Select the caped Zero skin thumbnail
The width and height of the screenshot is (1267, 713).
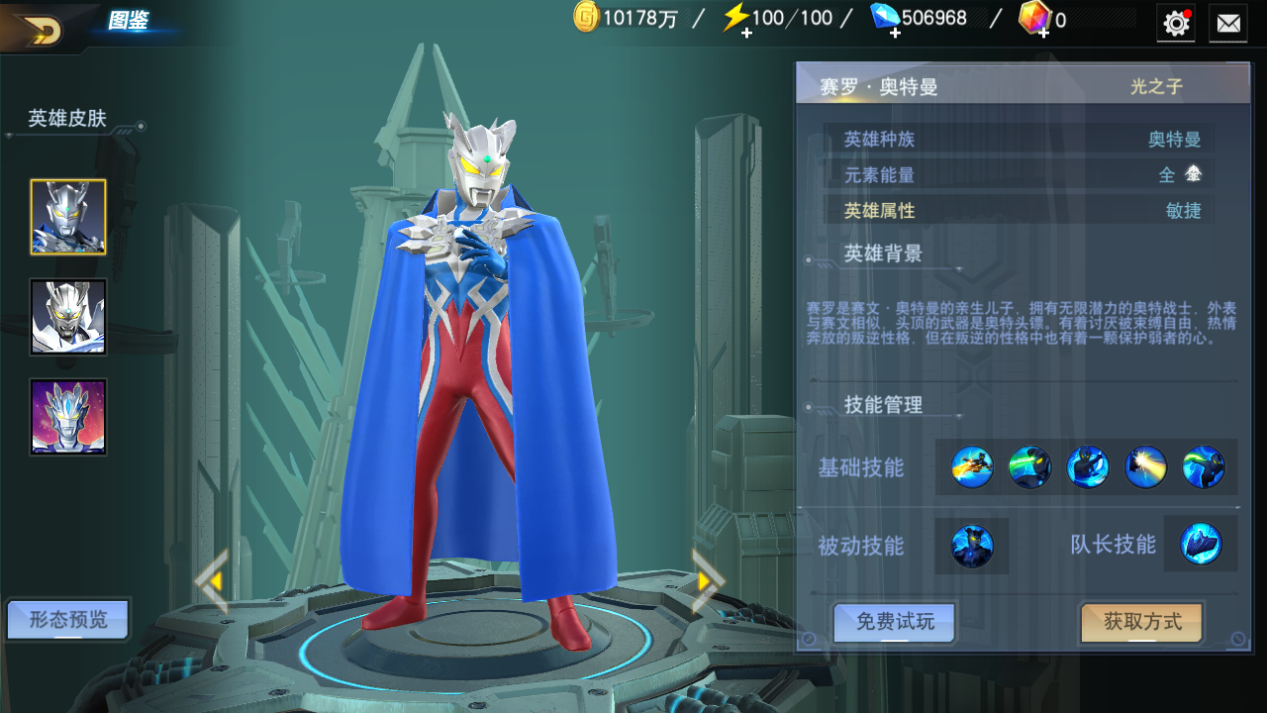68,217
